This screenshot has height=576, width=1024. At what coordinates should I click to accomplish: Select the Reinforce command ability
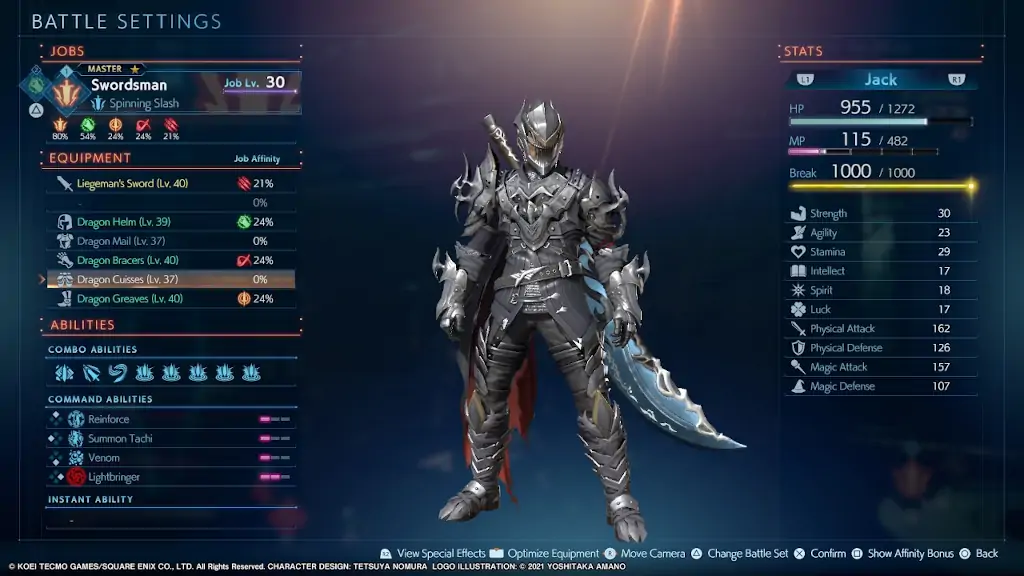(x=108, y=420)
